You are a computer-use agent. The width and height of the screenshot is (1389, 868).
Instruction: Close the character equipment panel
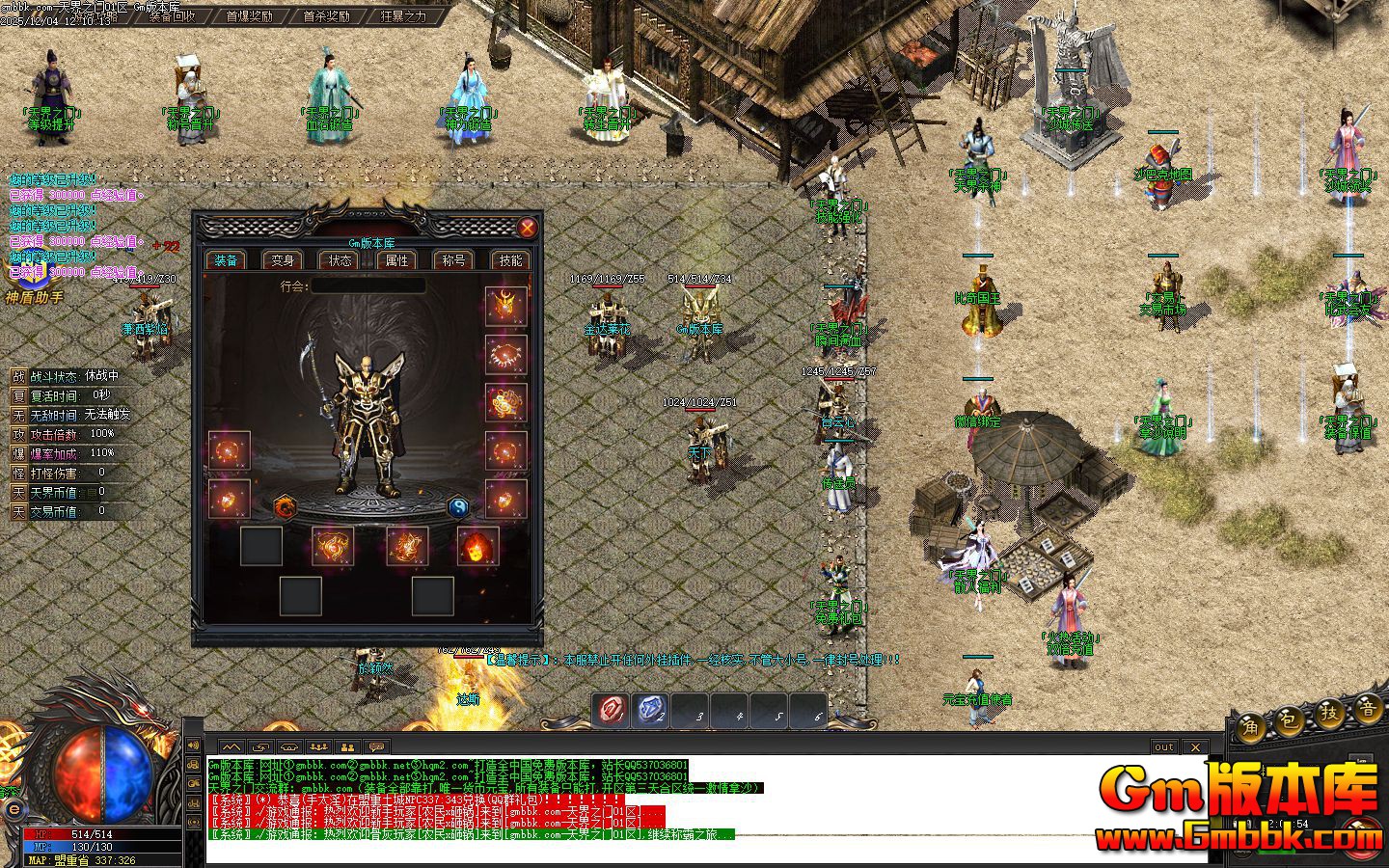[x=527, y=228]
